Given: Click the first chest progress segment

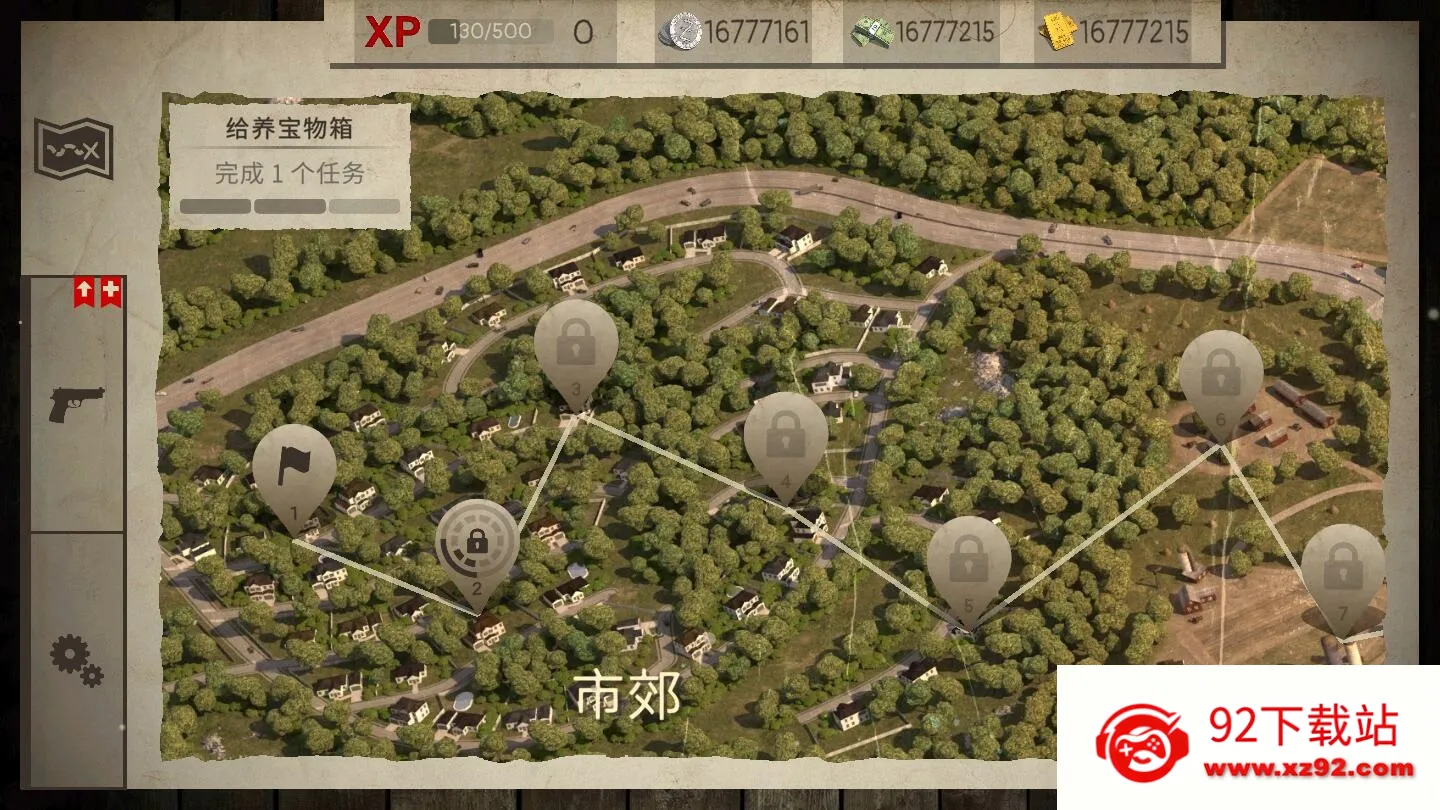Looking at the screenshot, I should 214,205.
